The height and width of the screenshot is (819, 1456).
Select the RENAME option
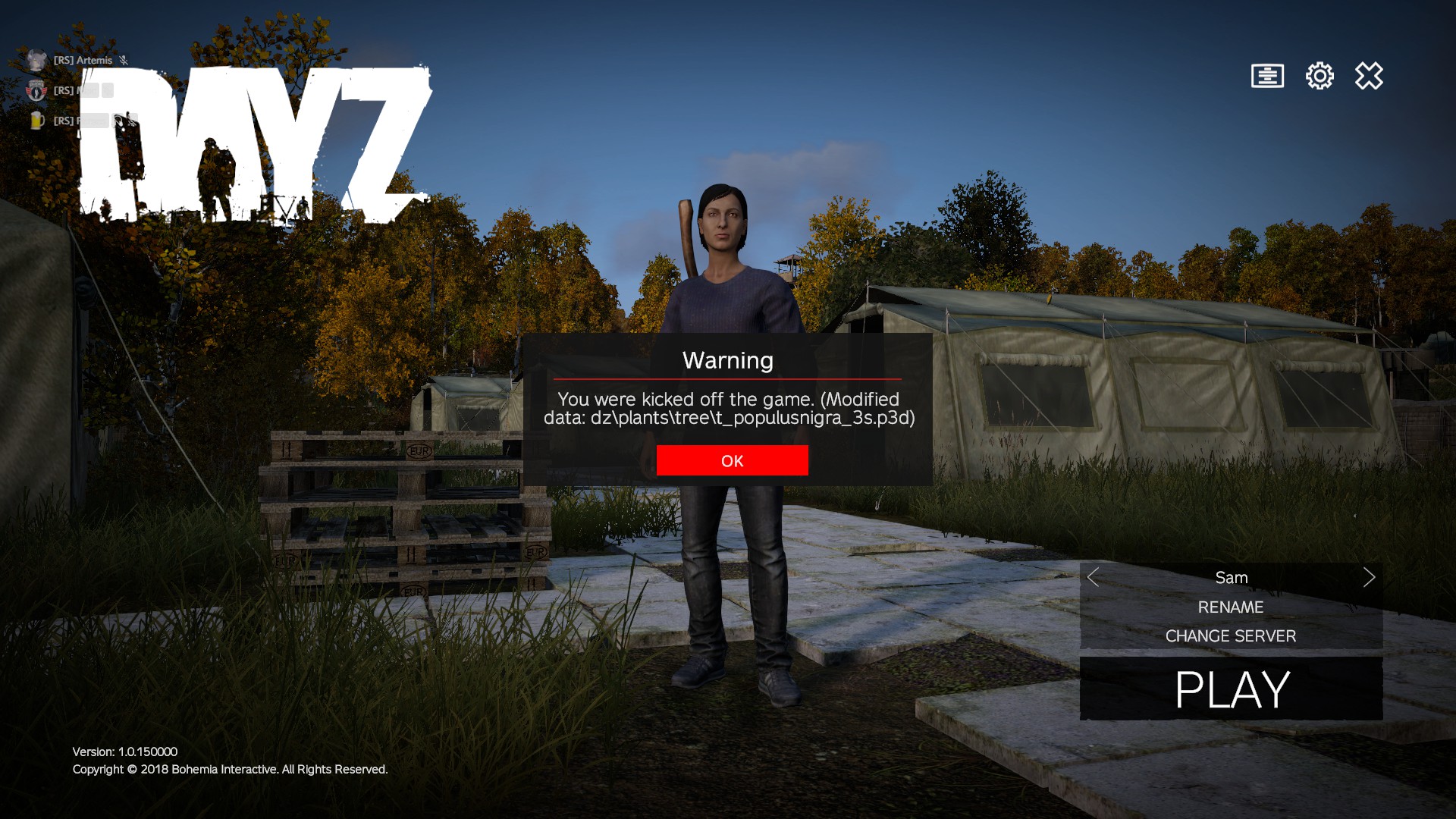coord(1230,607)
